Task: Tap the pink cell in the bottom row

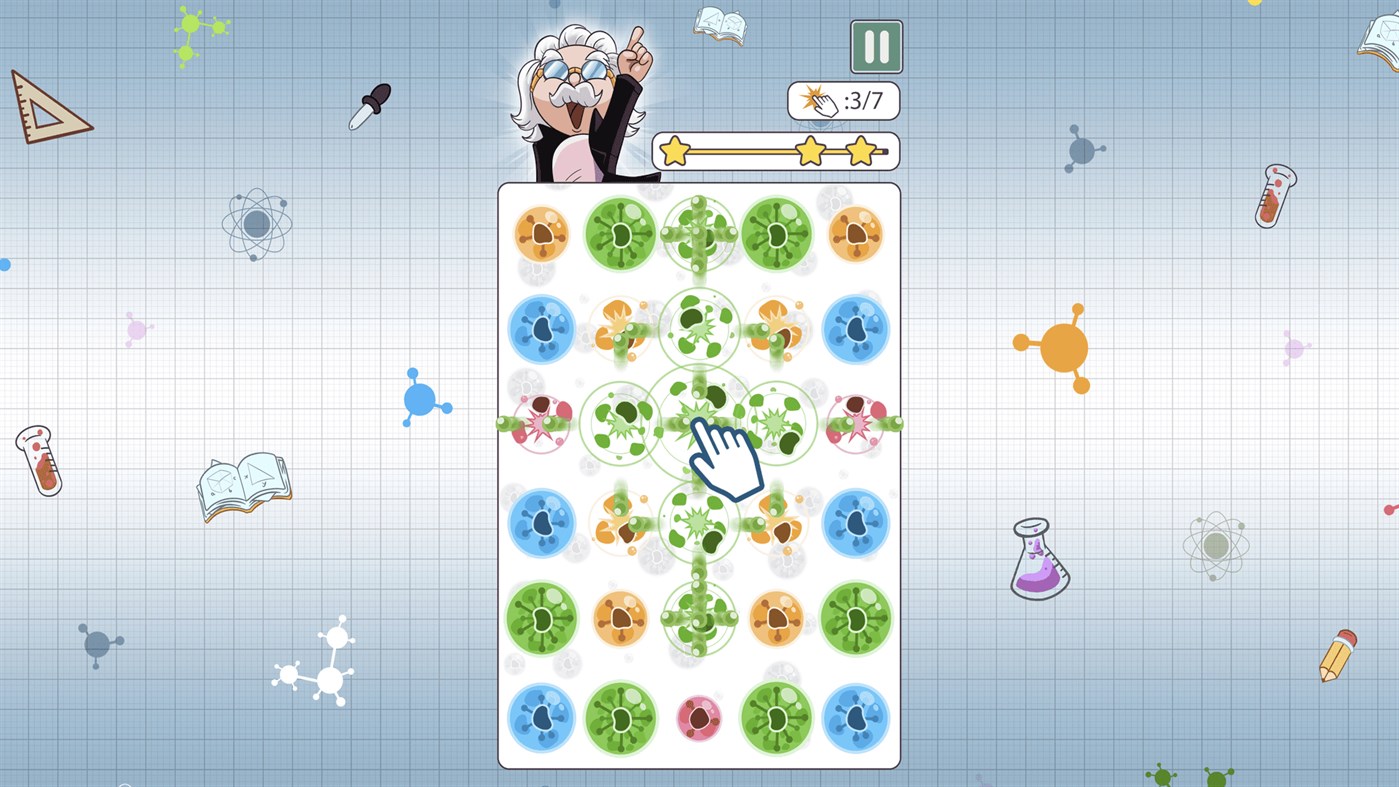Action: 700,717
